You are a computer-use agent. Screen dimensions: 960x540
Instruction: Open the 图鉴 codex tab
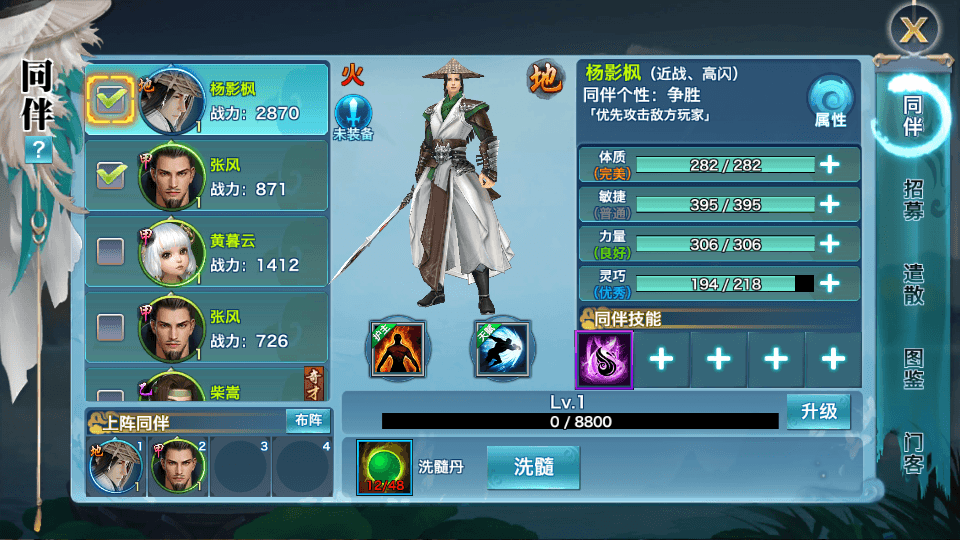tap(912, 368)
